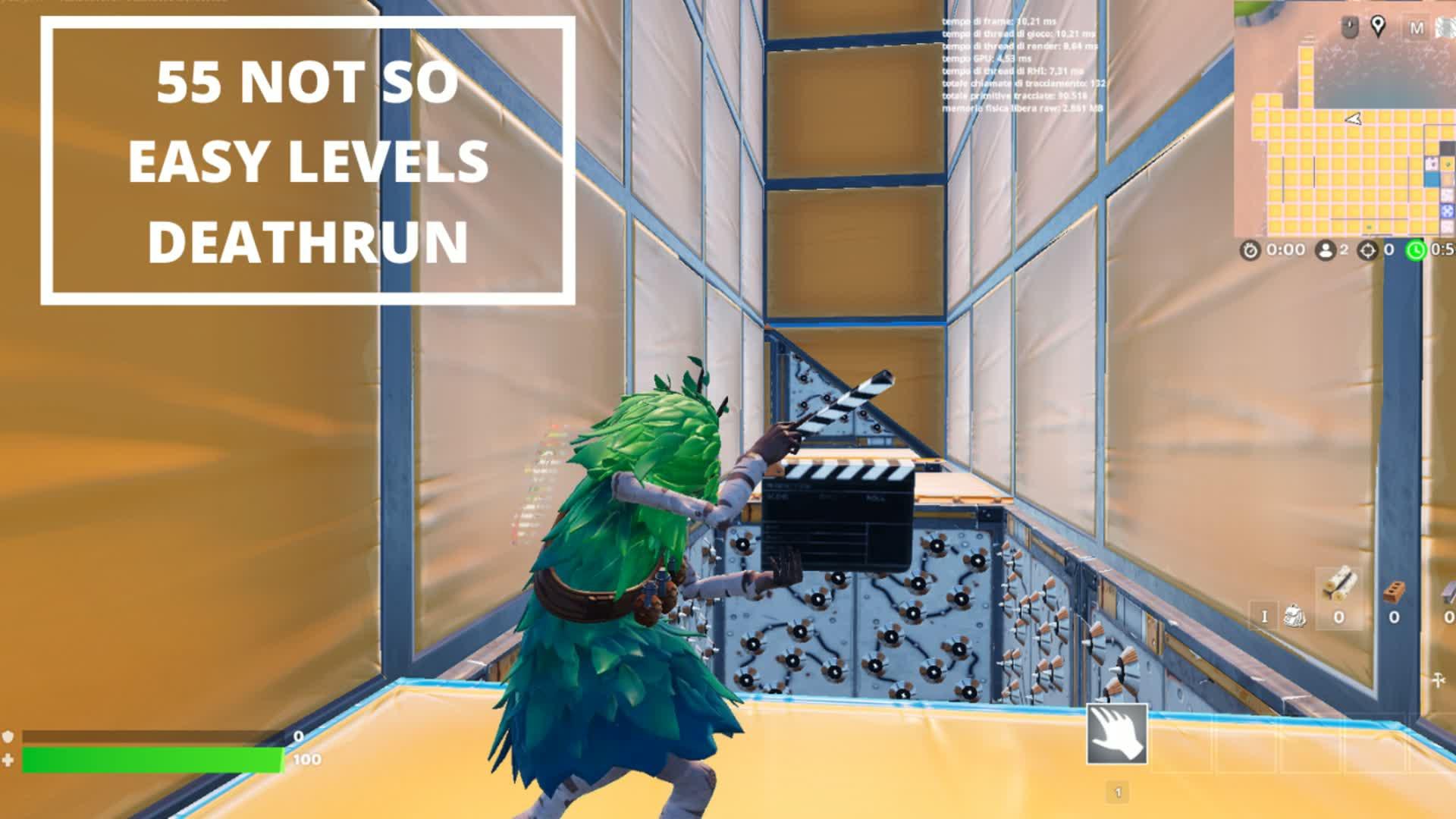Click the green round-timer clock icon
The height and width of the screenshot is (819, 1456).
click(x=1415, y=250)
